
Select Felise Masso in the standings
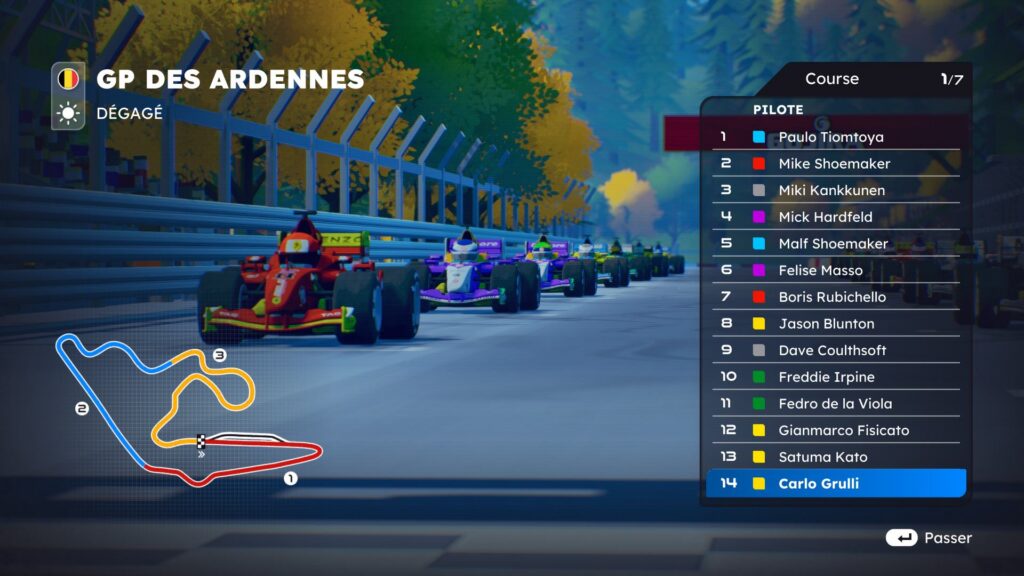tap(835, 270)
